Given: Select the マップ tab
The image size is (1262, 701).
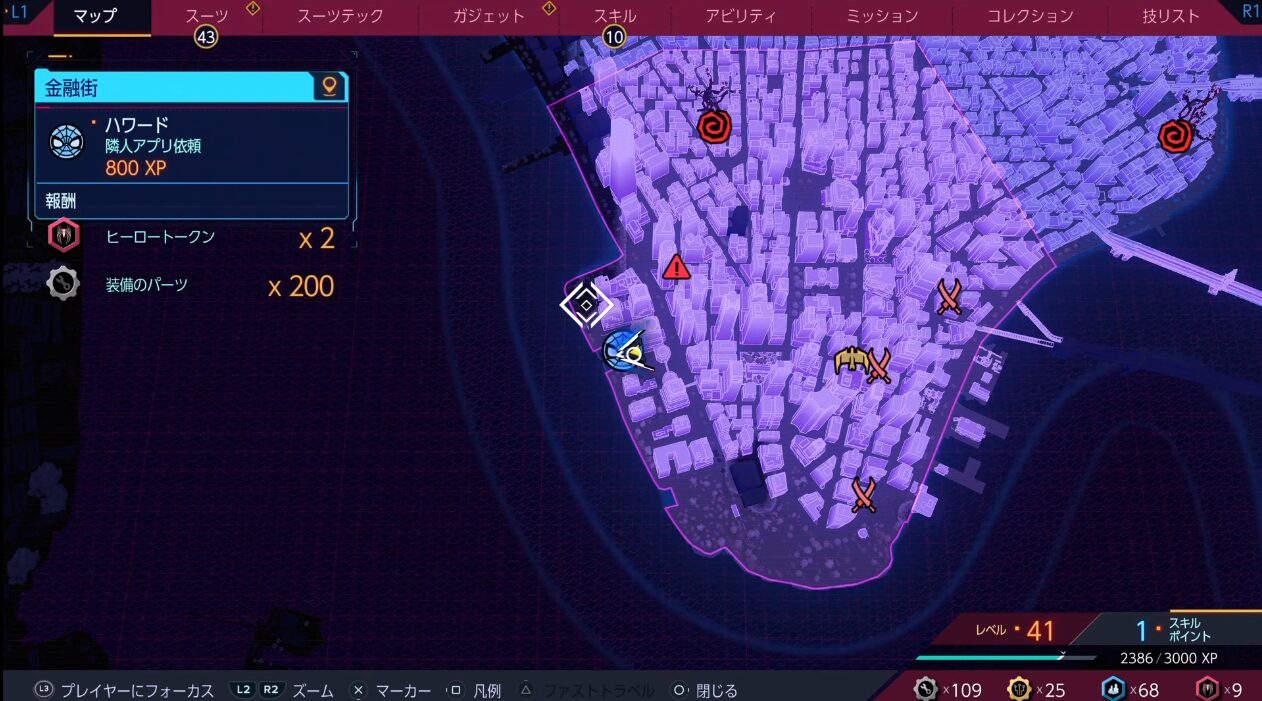Looking at the screenshot, I should (96, 16).
